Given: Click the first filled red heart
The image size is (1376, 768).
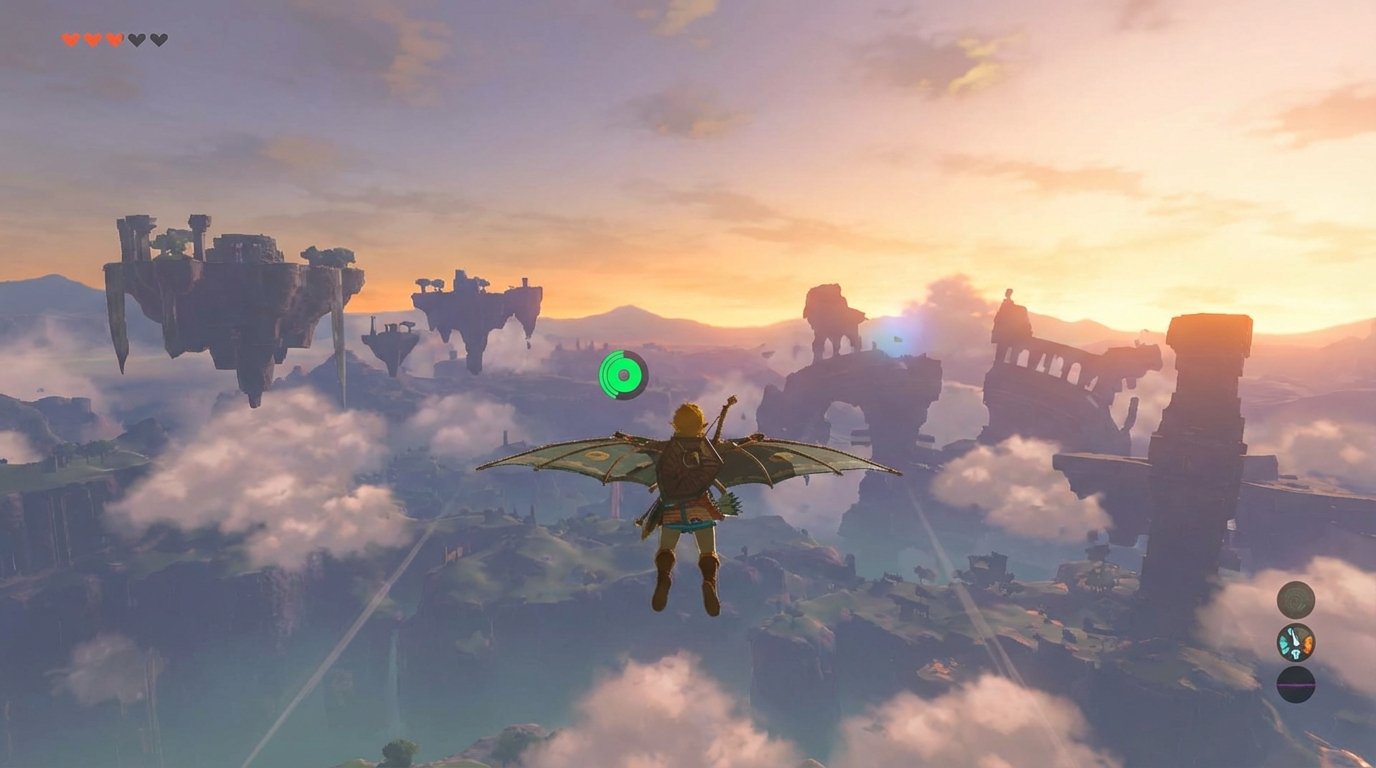Looking at the screenshot, I should coord(70,40).
